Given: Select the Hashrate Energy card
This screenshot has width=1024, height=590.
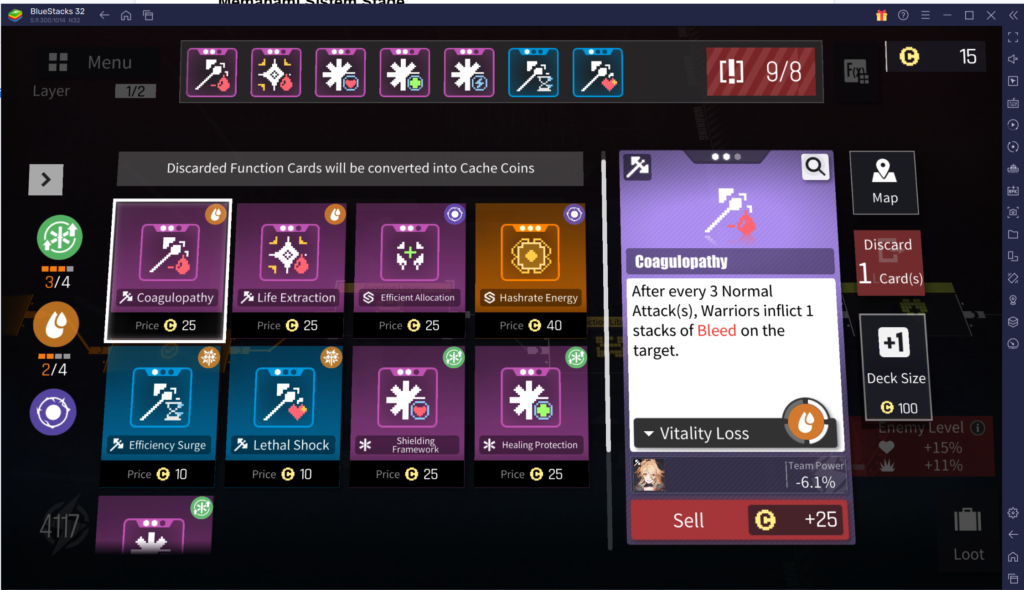Looking at the screenshot, I should point(532,269).
